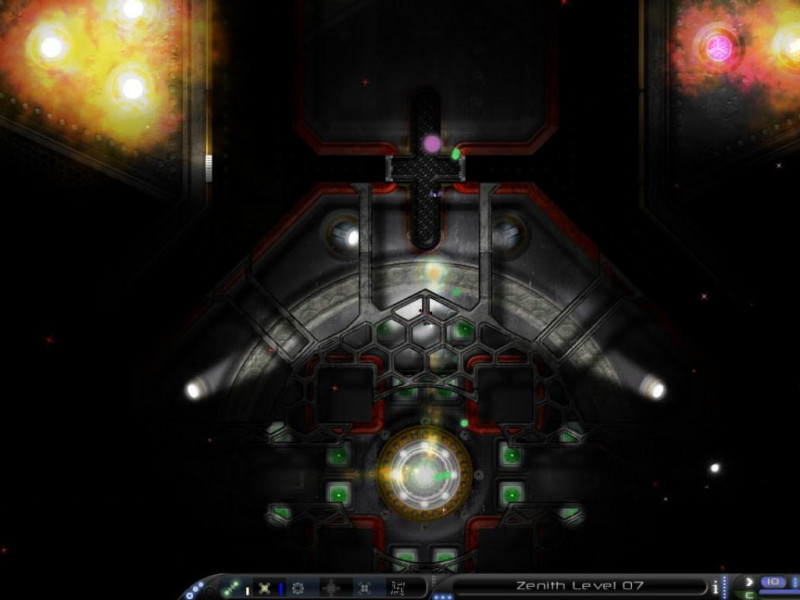Activate the dotted ring tool icon
This screenshot has width=800, height=600.
click(298, 588)
